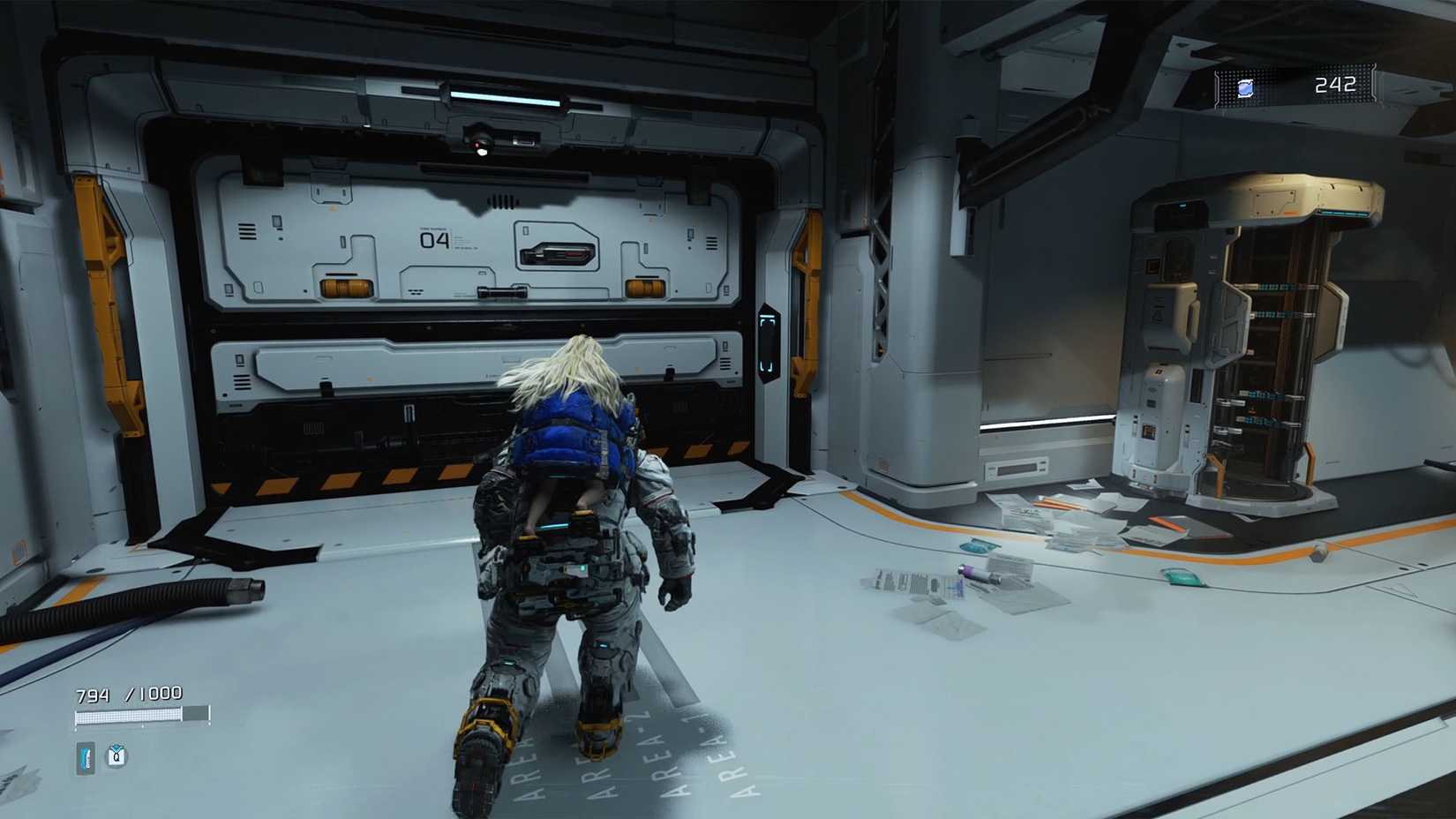1456x819 pixels.
Task: Activate the black keypad panel beside the door
Action: tap(769, 340)
